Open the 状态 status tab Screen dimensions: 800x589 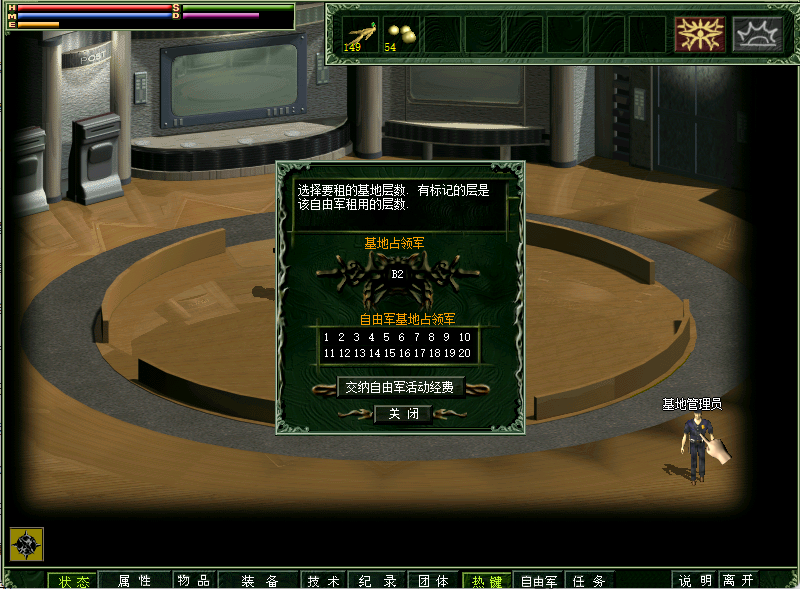(73, 580)
